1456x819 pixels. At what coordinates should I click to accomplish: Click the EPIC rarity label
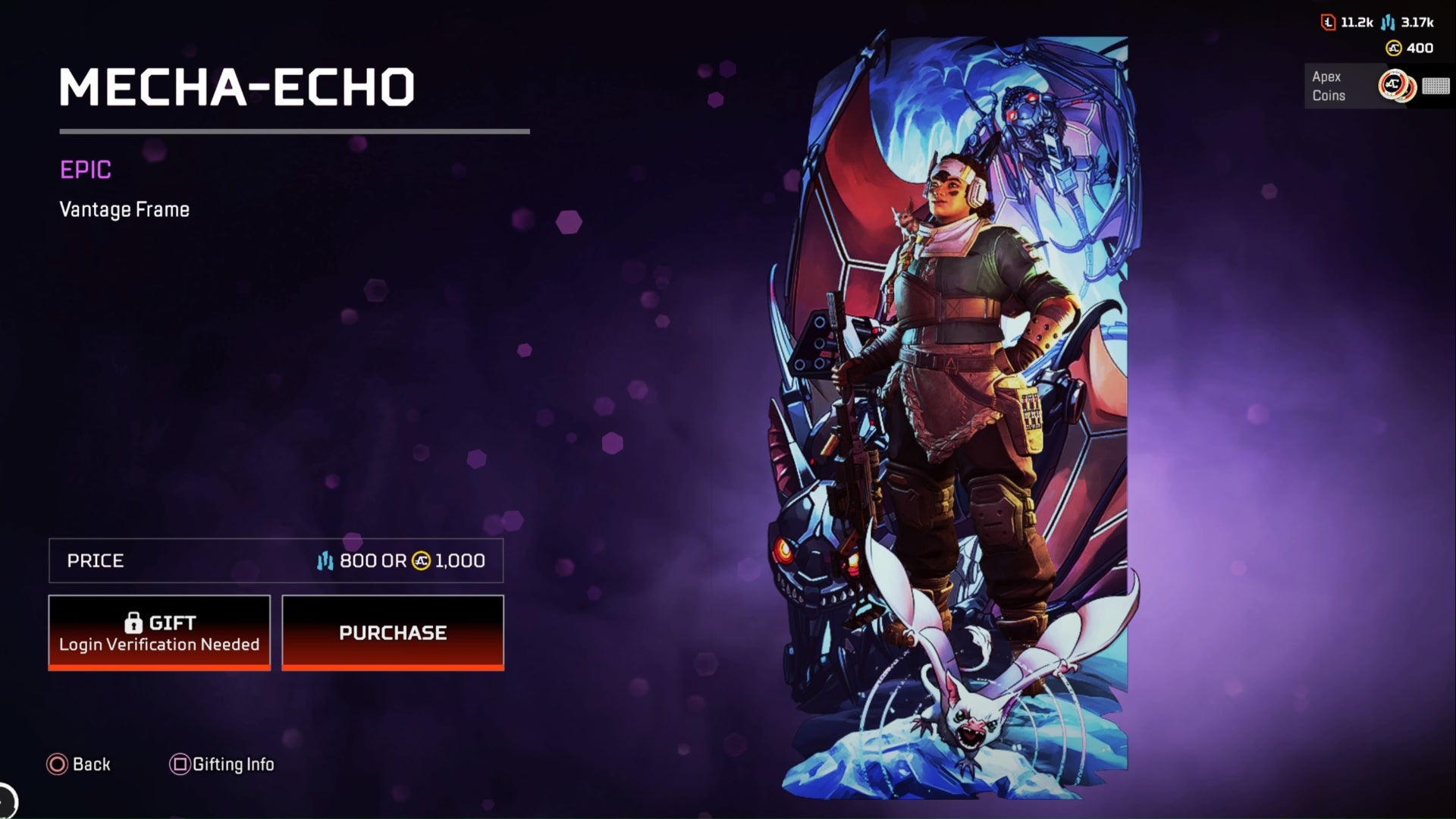point(86,171)
